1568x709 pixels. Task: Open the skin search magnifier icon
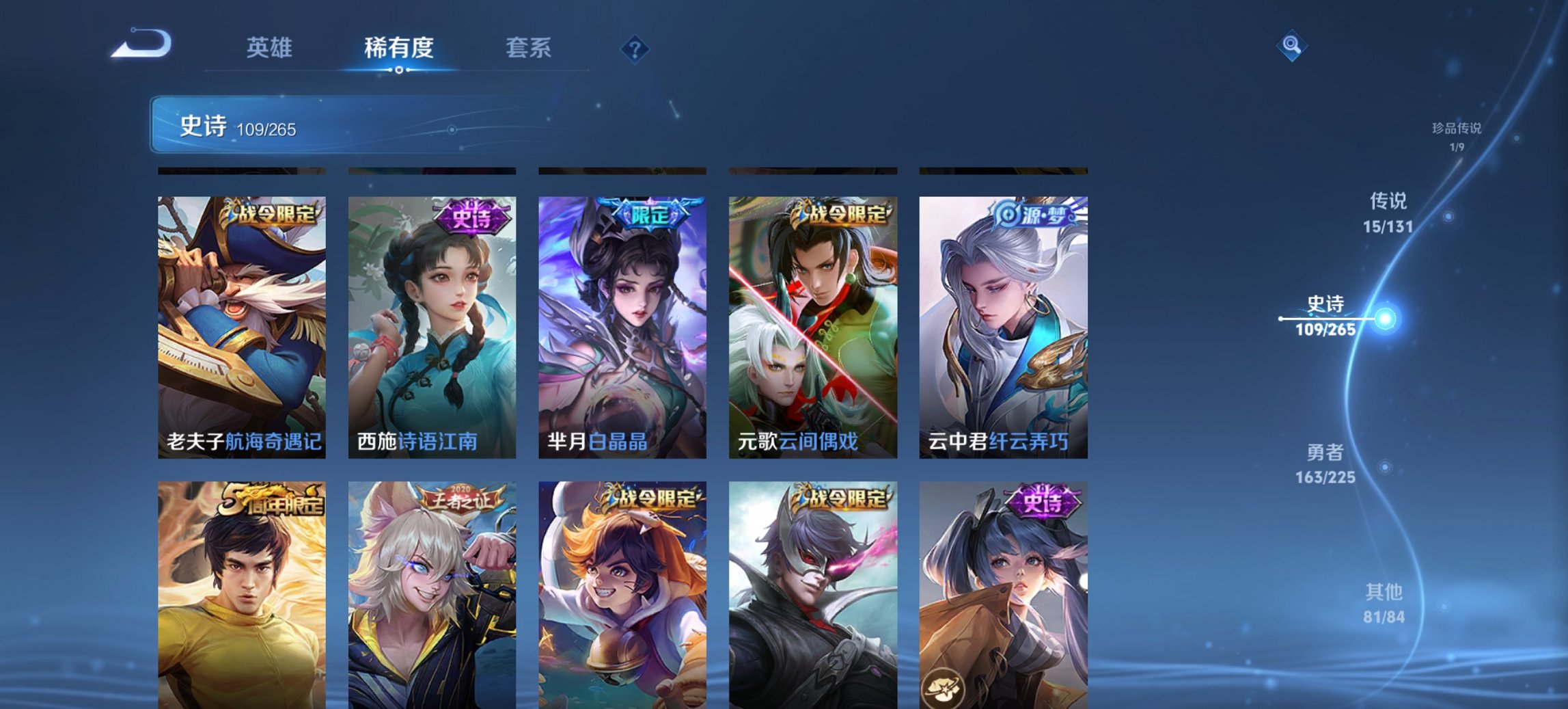[x=1290, y=47]
